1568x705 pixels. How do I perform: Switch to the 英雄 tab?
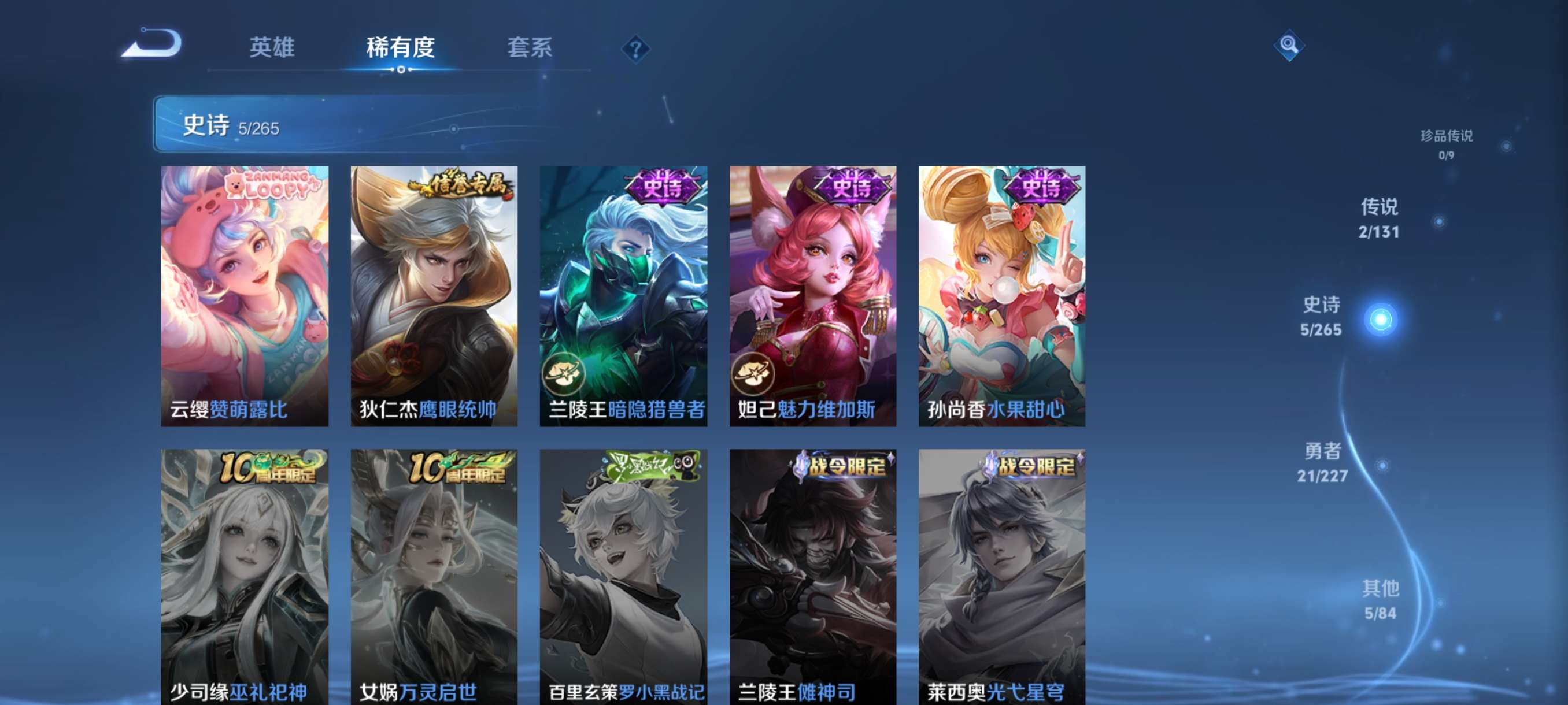point(272,49)
